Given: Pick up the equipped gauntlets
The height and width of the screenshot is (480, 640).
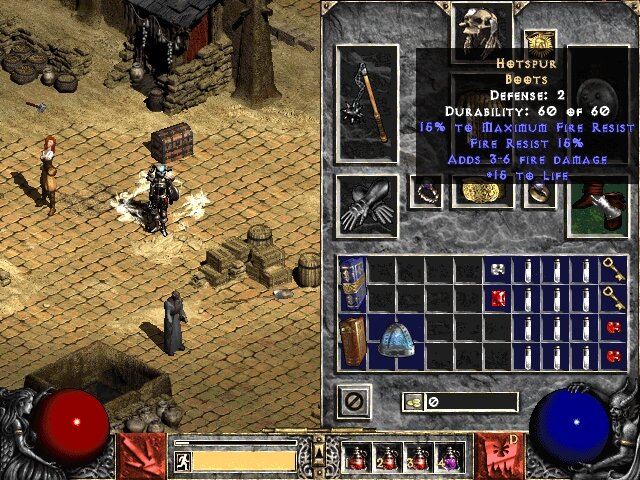Looking at the screenshot, I should point(367,207).
